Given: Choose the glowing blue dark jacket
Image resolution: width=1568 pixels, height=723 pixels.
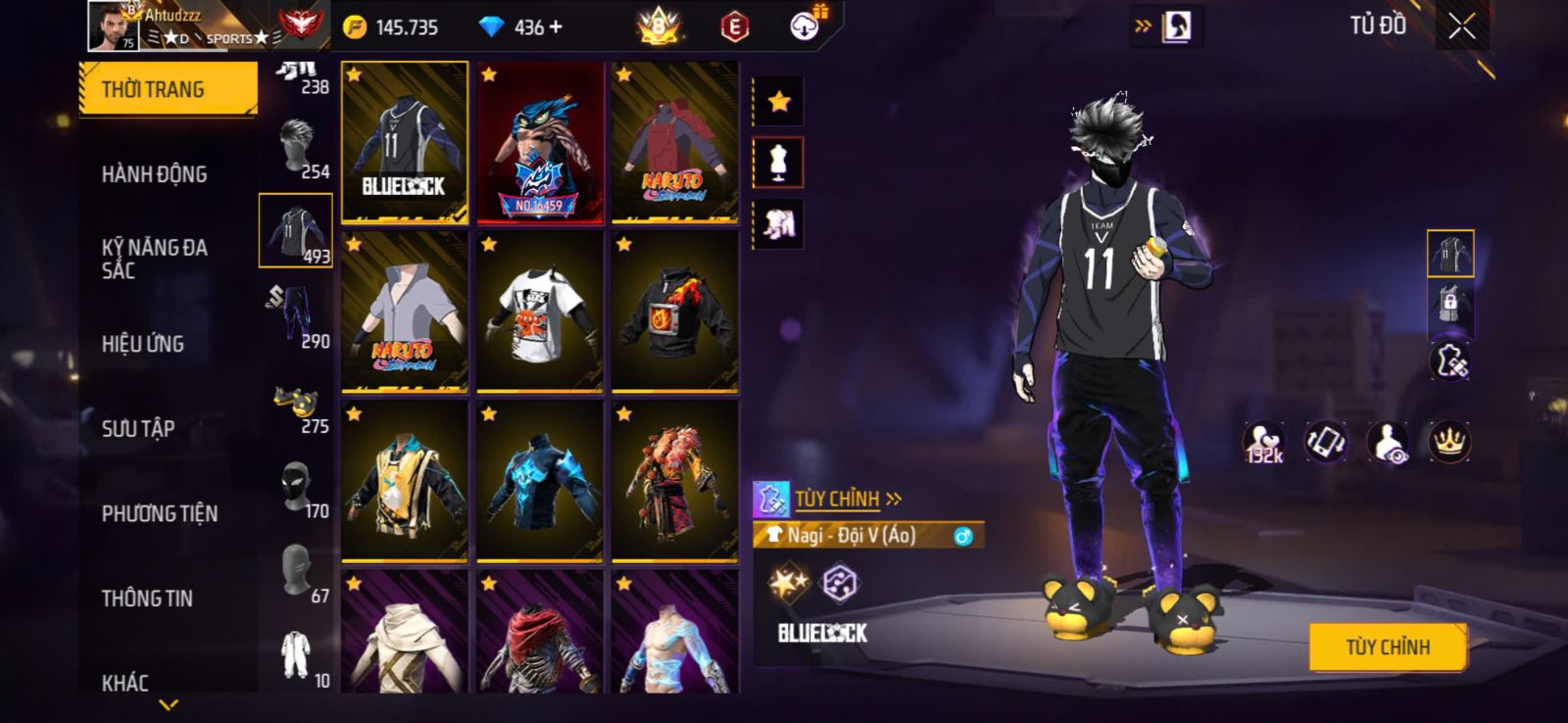Looking at the screenshot, I should 539,481.
